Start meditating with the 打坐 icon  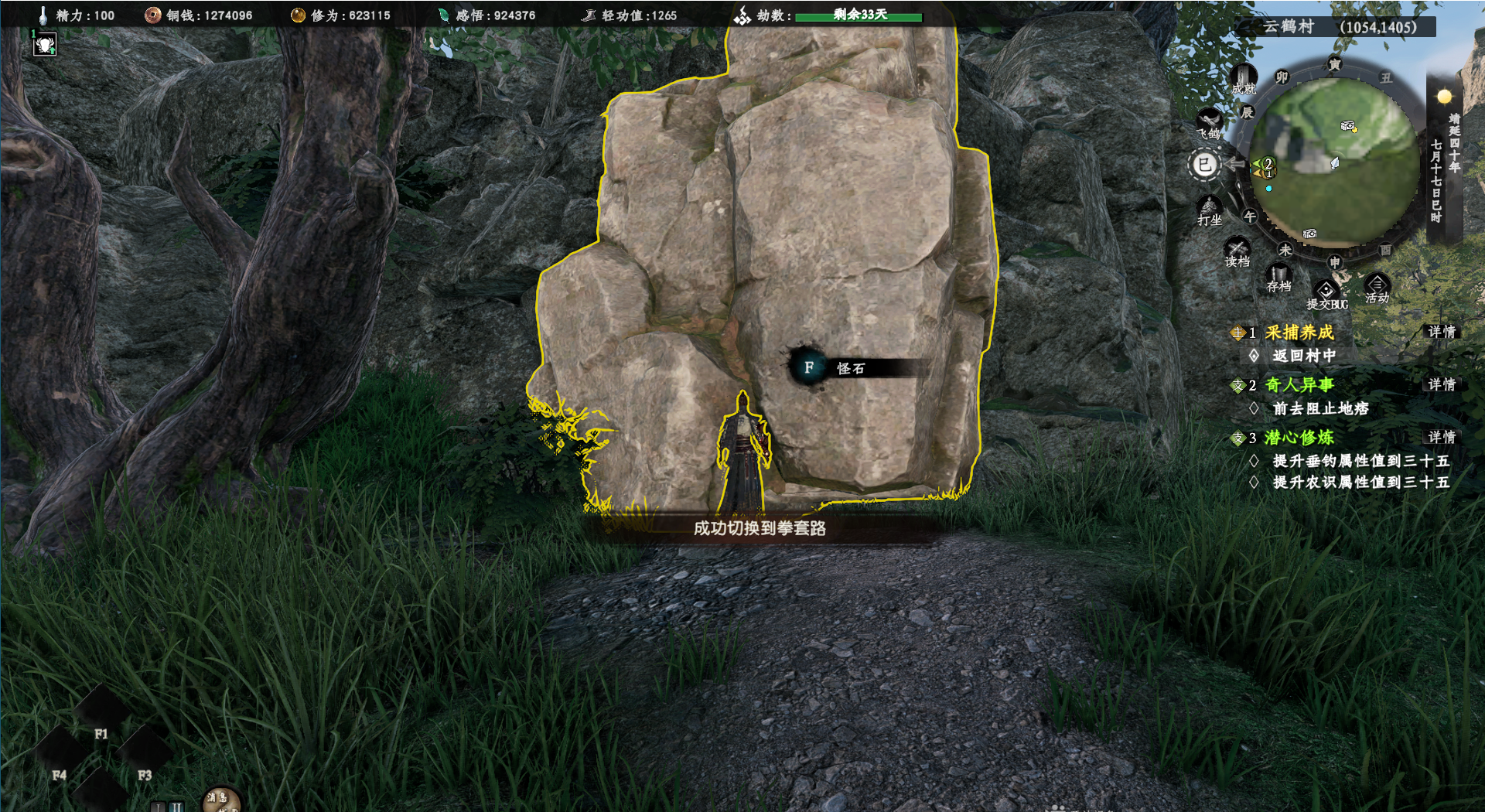(x=1209, y=210)
